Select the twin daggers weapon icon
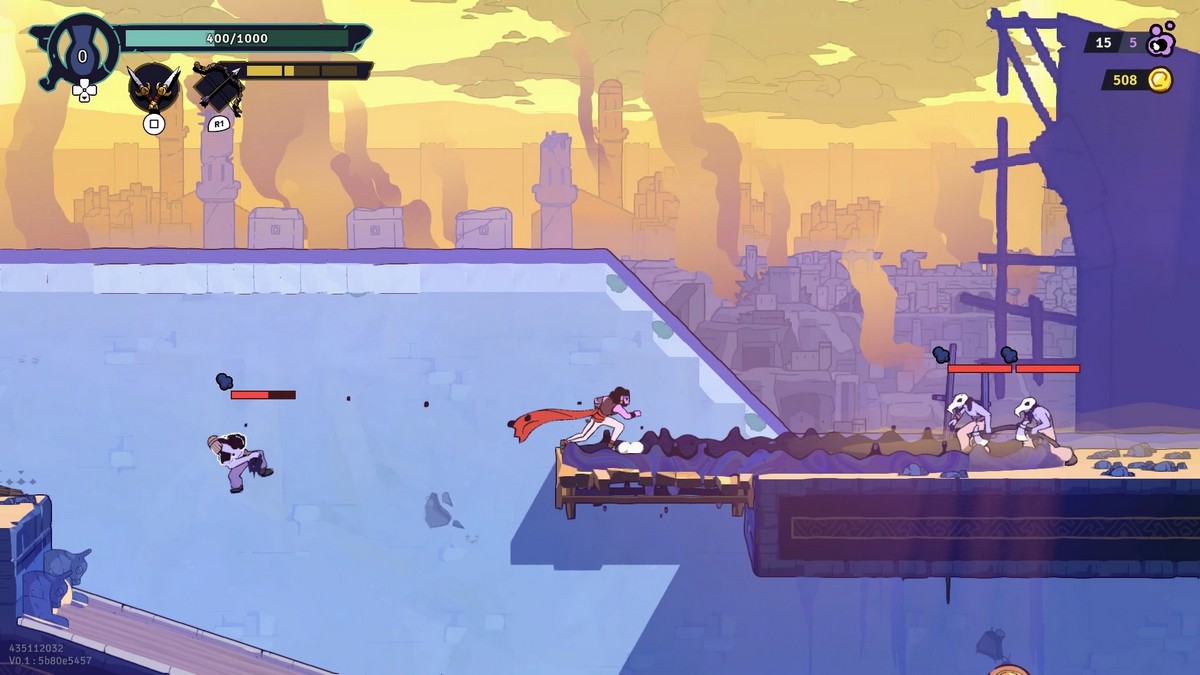 [x=153, y=87]
